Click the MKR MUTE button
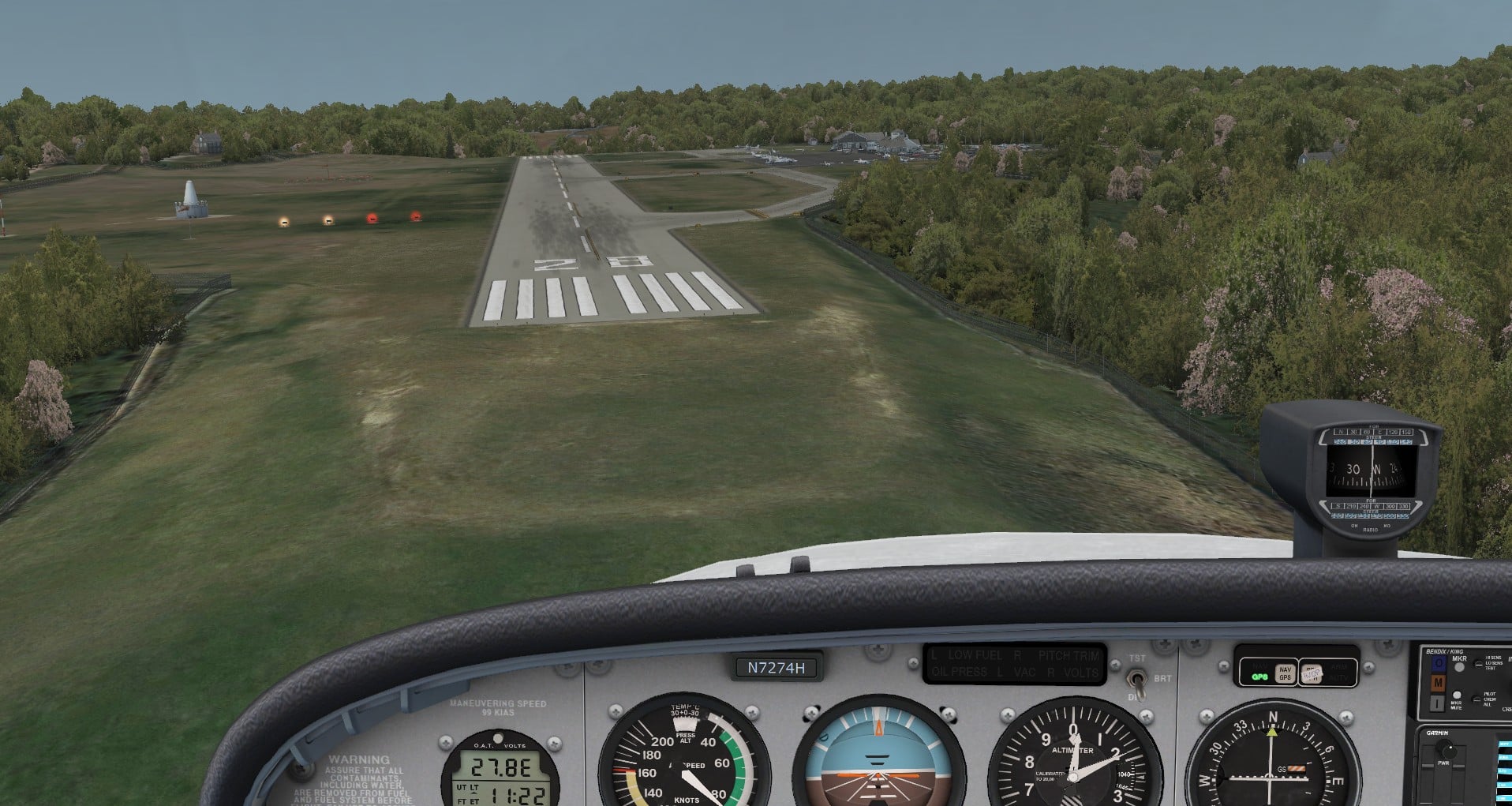This screenshot has height=806, width=1512. 1457,695
